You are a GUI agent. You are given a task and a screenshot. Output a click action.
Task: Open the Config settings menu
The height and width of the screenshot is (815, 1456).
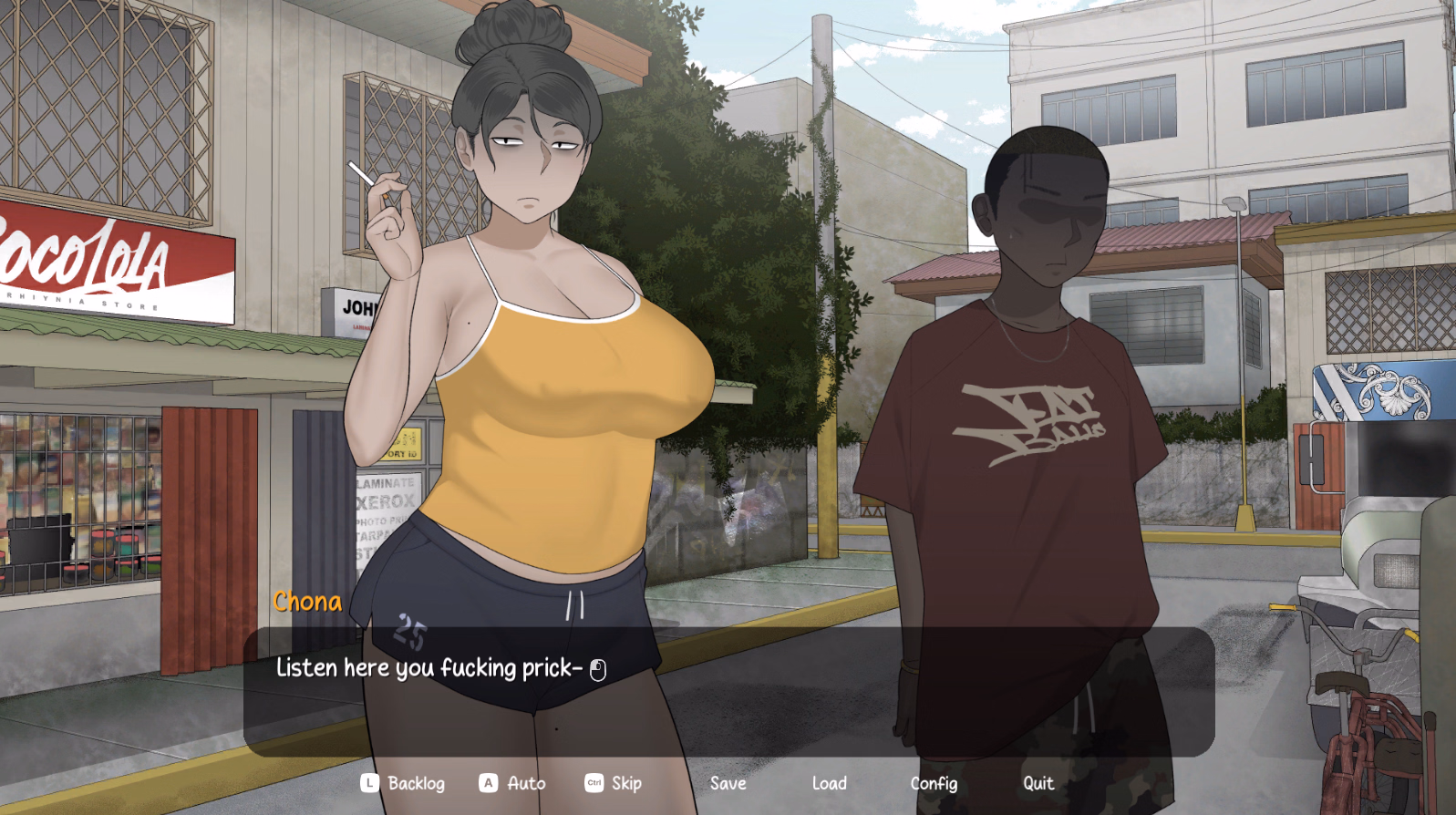[x=935, y=783]
